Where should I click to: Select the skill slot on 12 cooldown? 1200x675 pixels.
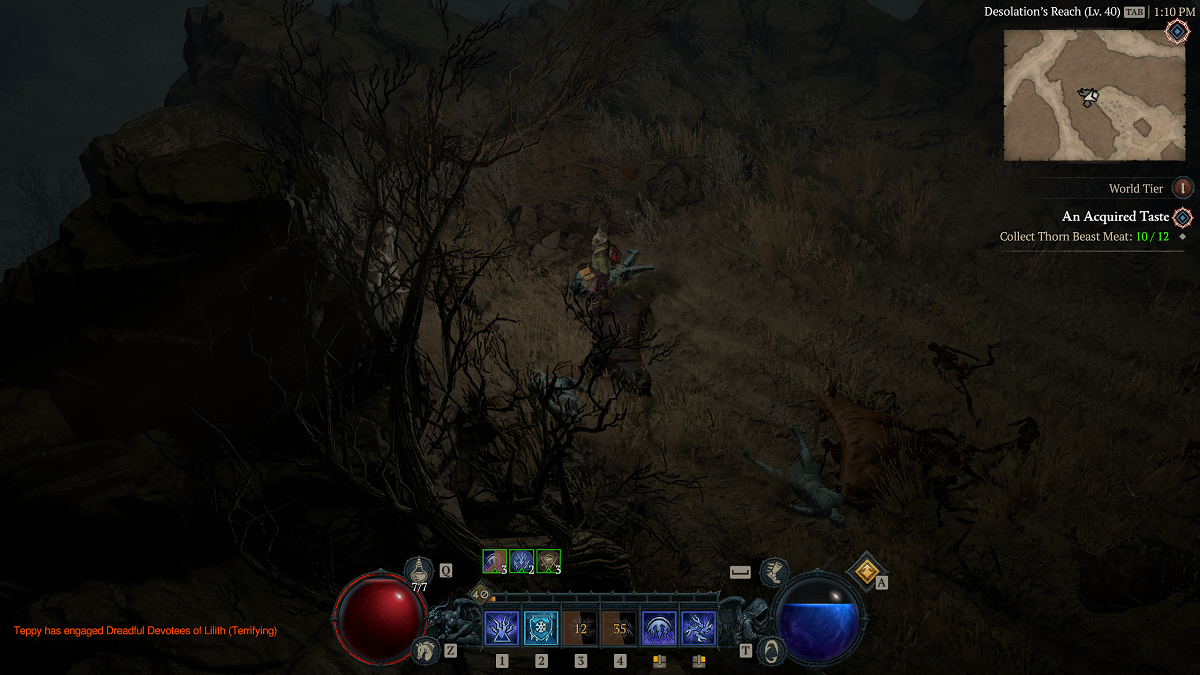pos(580,629)
